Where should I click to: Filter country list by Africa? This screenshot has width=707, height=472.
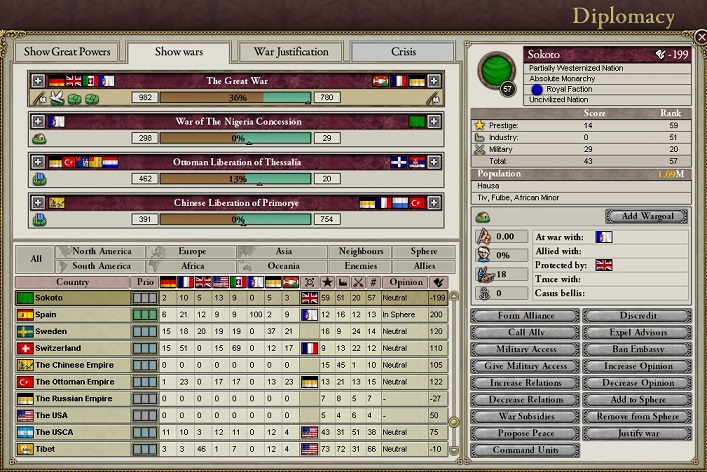point(191,266)
